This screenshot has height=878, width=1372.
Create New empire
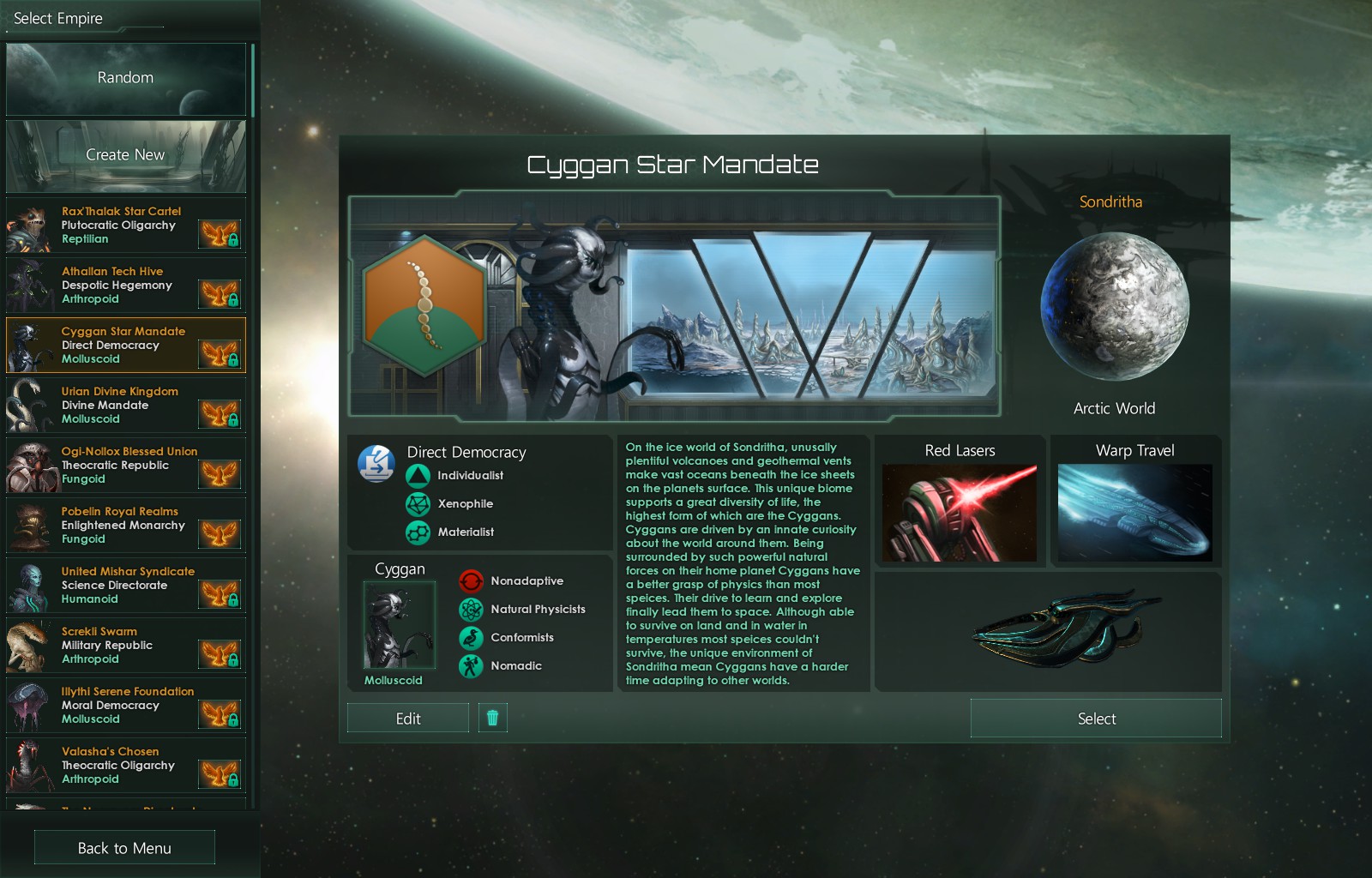tap(125, 155)
